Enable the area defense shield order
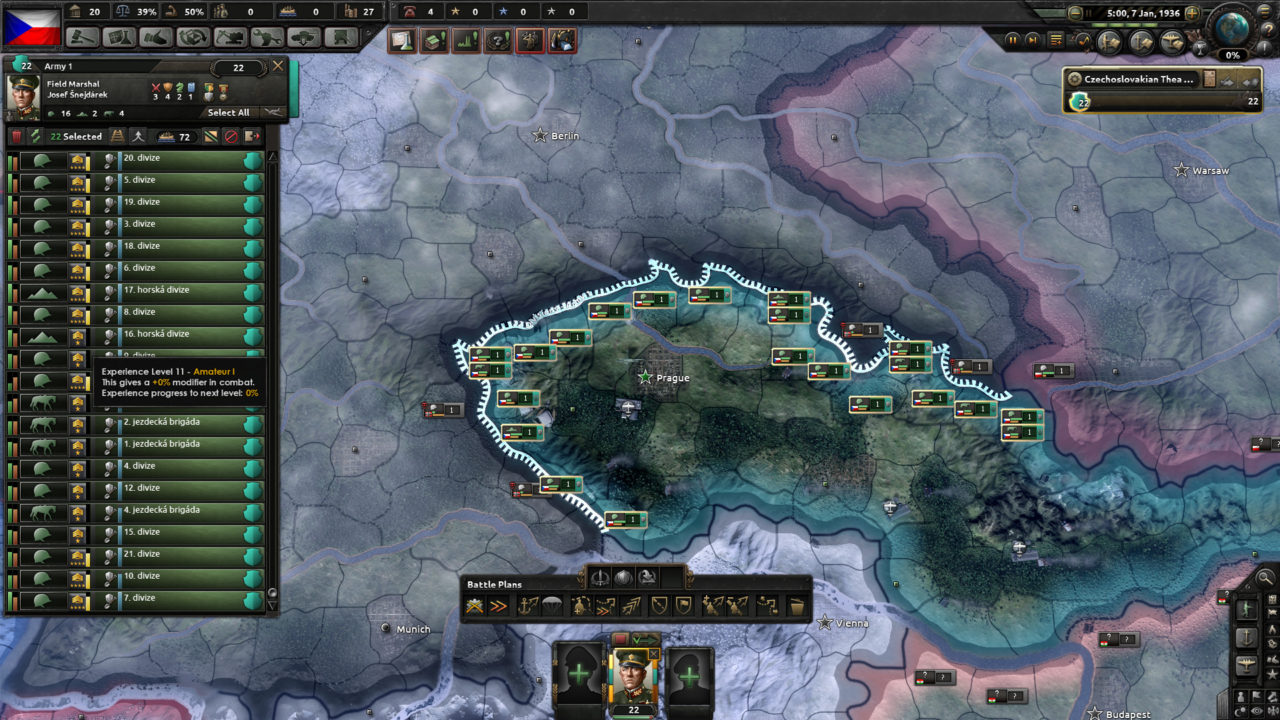 click(x=660, y=604)
